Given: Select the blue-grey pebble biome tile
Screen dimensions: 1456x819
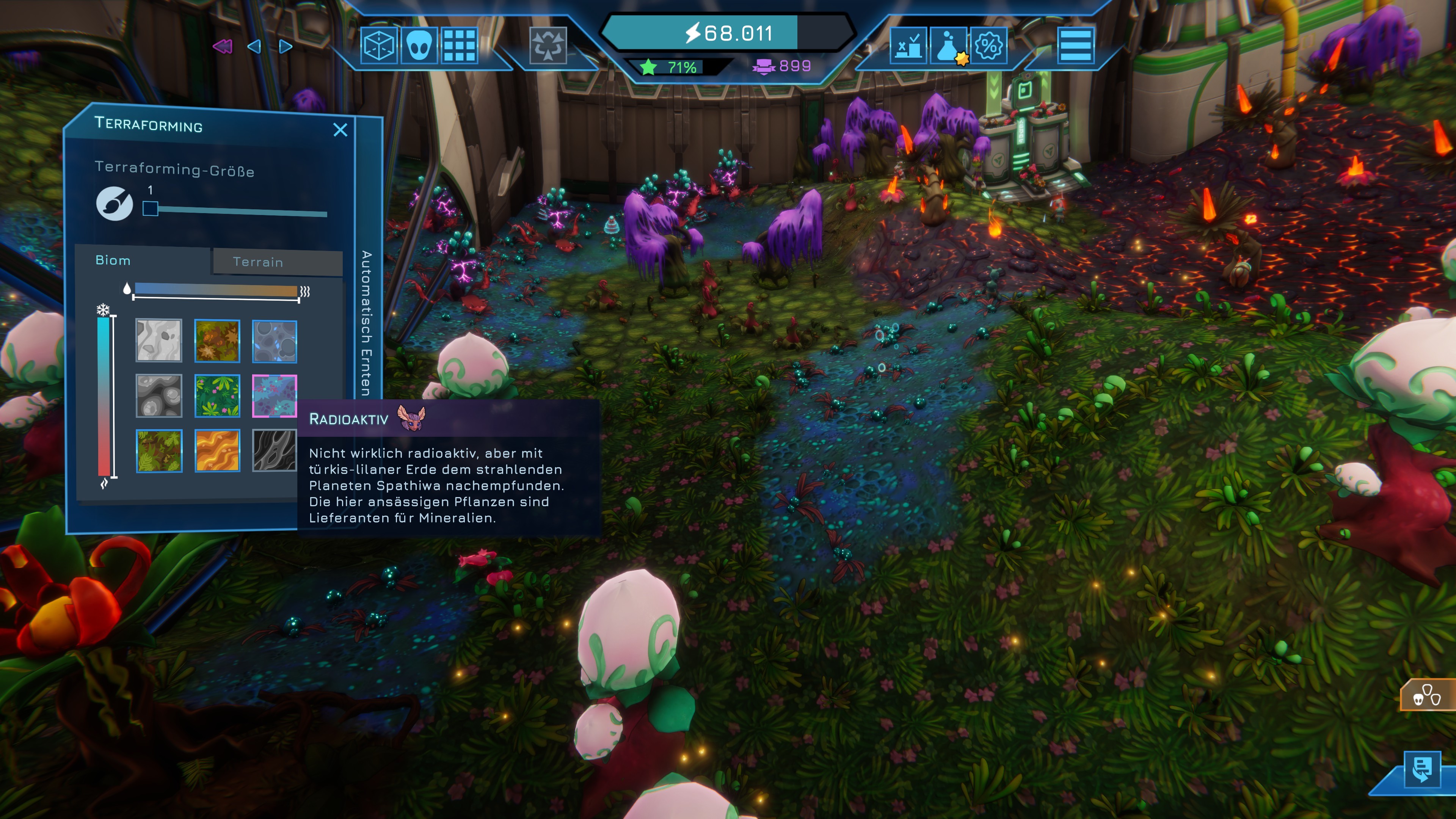Looking at the screenshot, I should pos(274,341).
